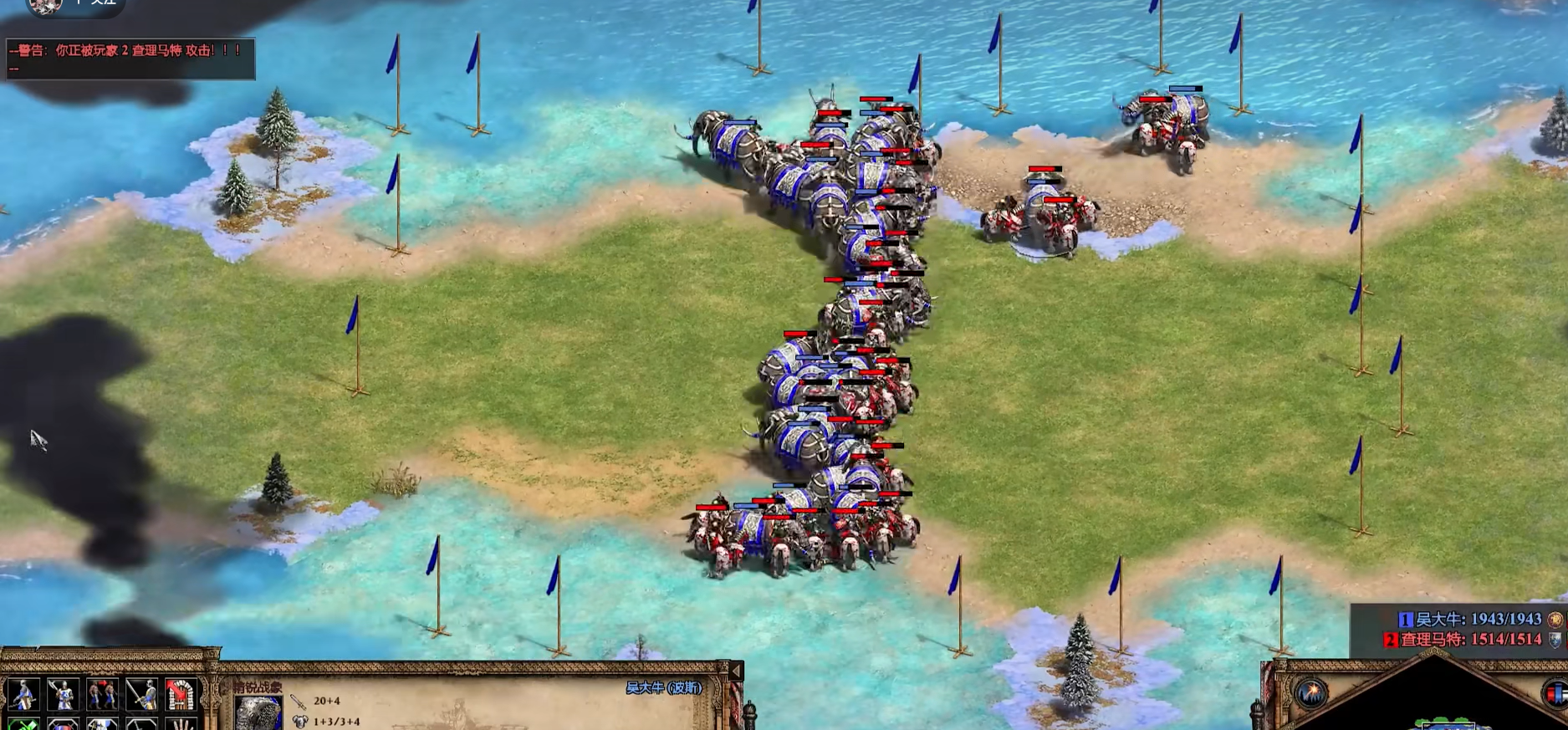Choose the axe soldier command icon
This screenshot has height=730, width=1568.
pyautogui.click(x=62, y=693)
